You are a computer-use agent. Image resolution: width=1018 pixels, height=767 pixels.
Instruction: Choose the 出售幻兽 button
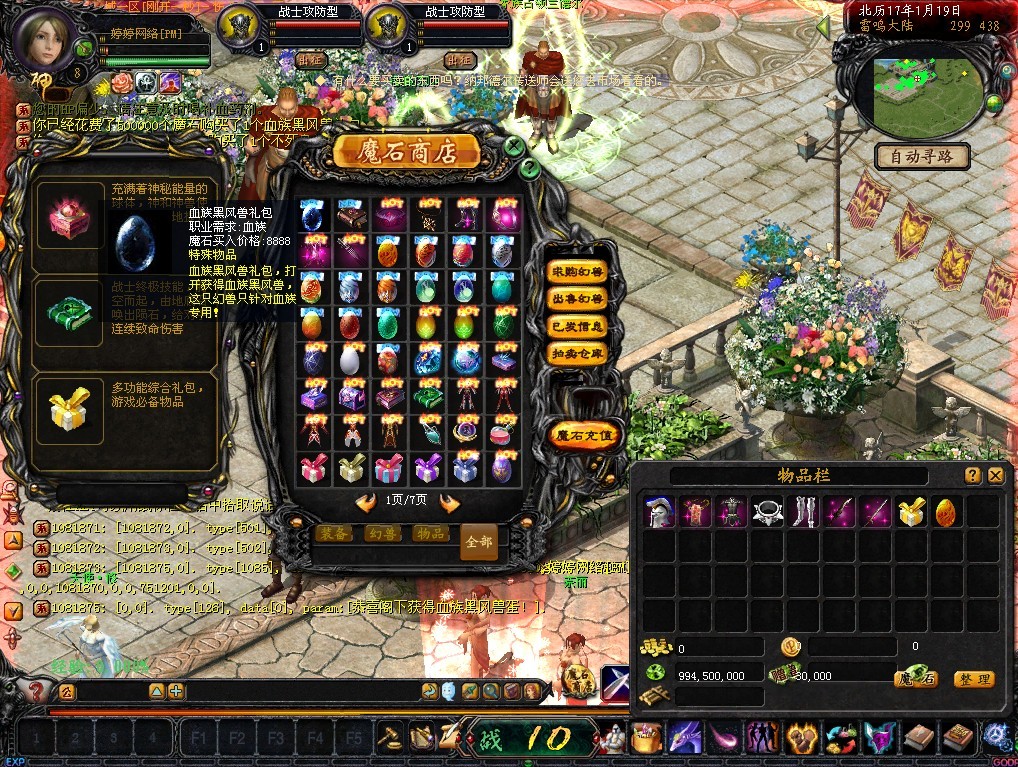(x=578, y=299)
